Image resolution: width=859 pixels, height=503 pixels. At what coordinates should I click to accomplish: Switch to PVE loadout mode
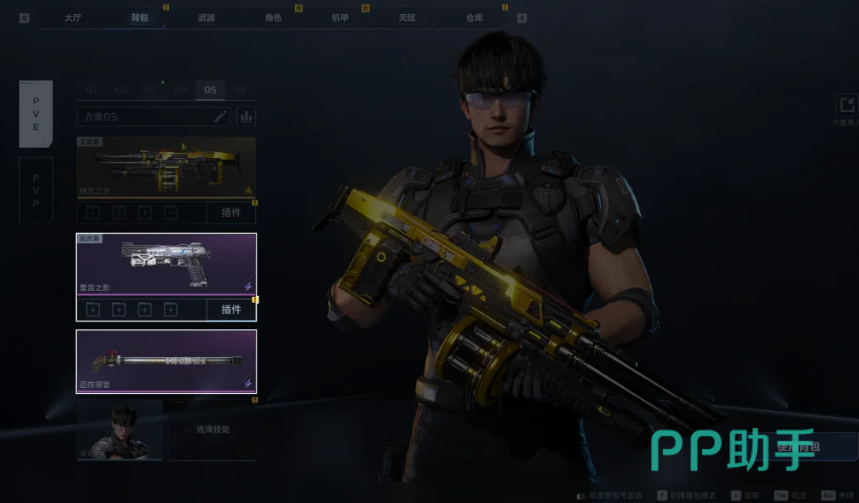[36, 113]
